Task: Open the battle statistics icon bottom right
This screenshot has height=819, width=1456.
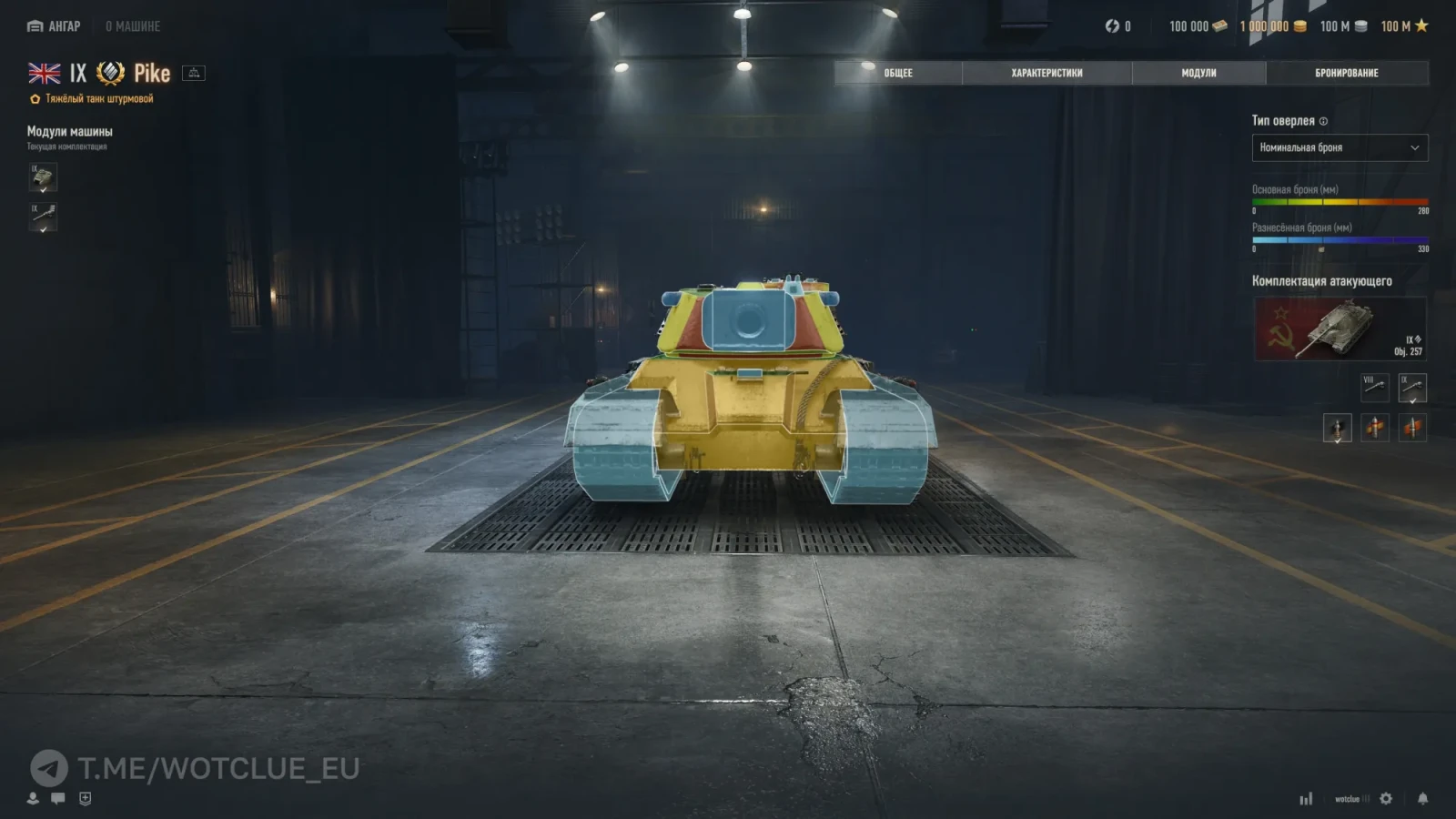Action: (x=1308, y=796)
